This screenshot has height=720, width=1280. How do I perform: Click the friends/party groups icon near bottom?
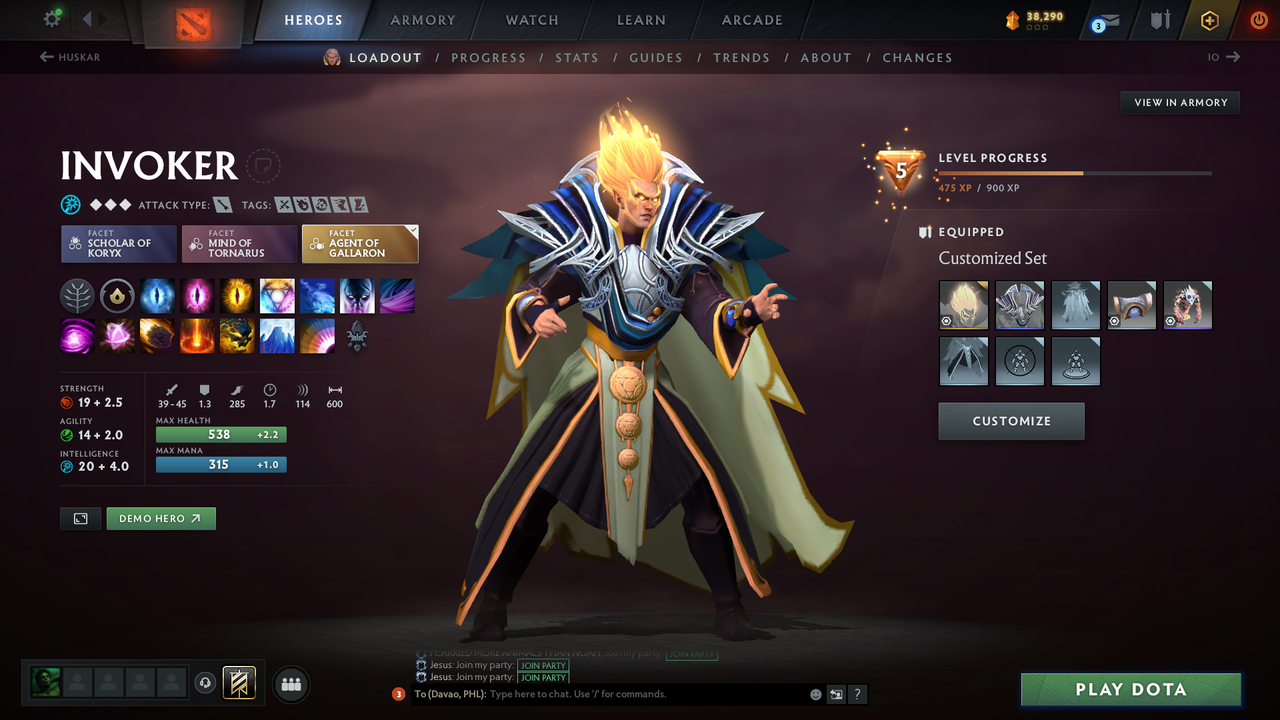point(290,684)
